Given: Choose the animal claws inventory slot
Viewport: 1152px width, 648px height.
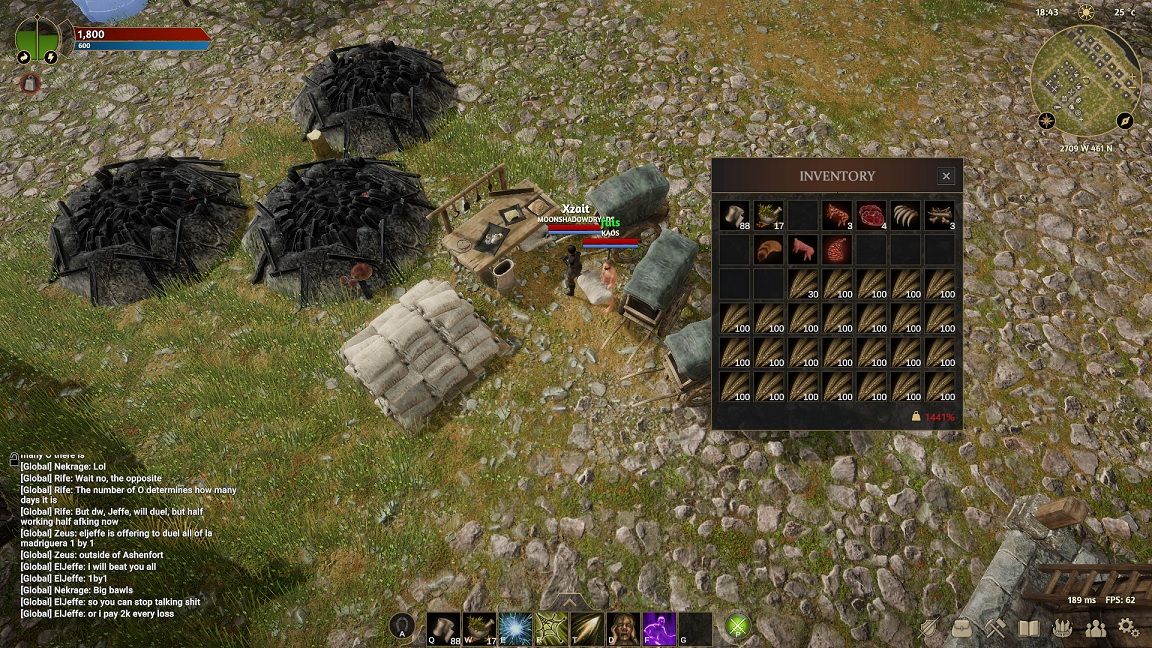Looking at the screenshot, I should point(906,216).
